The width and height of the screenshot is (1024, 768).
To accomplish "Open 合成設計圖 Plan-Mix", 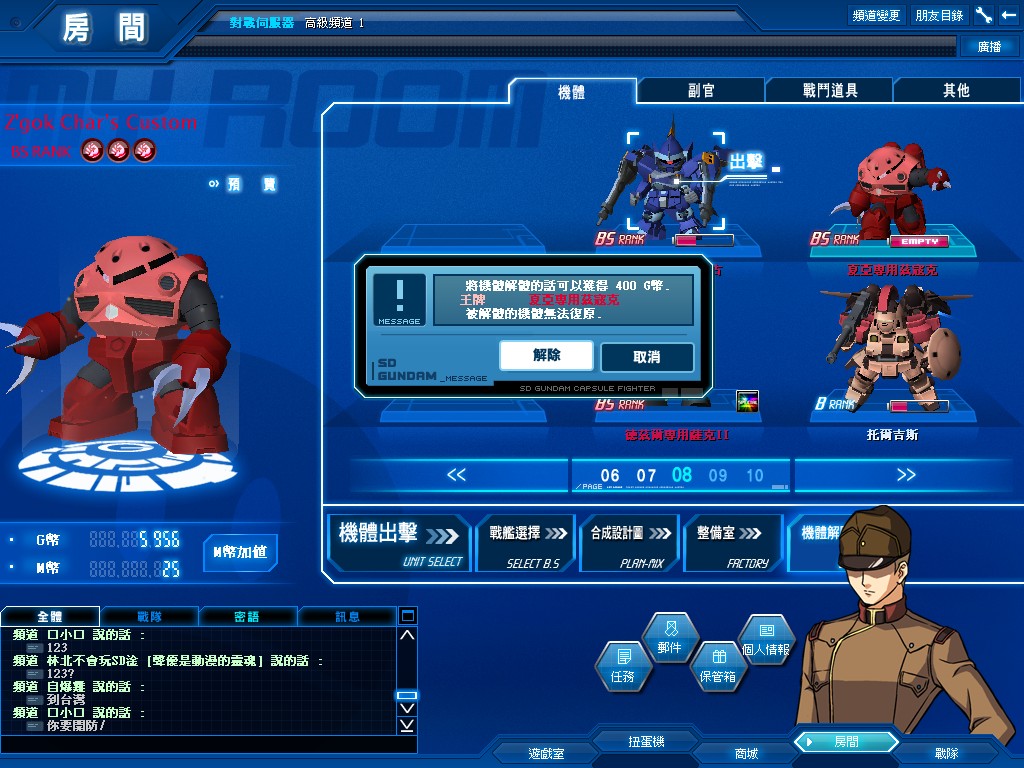I will pos(629,543).
